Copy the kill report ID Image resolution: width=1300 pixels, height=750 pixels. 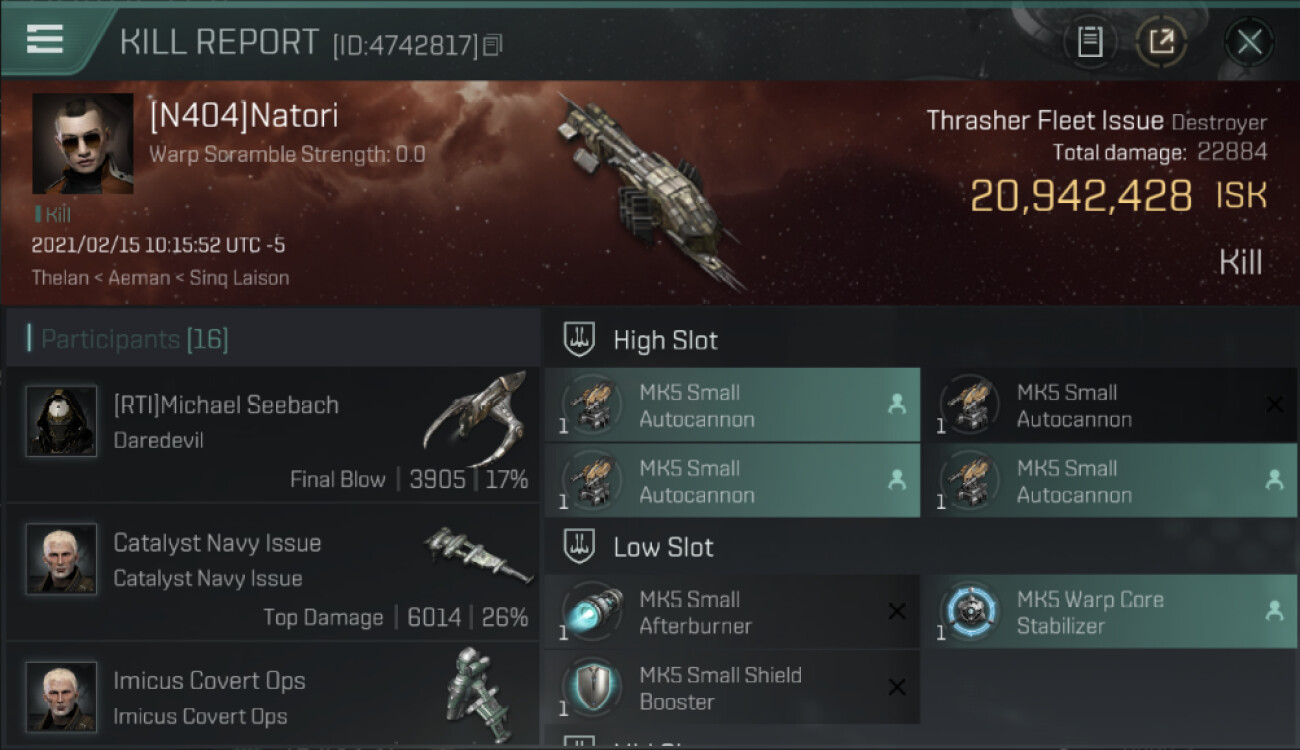point(492,45)
